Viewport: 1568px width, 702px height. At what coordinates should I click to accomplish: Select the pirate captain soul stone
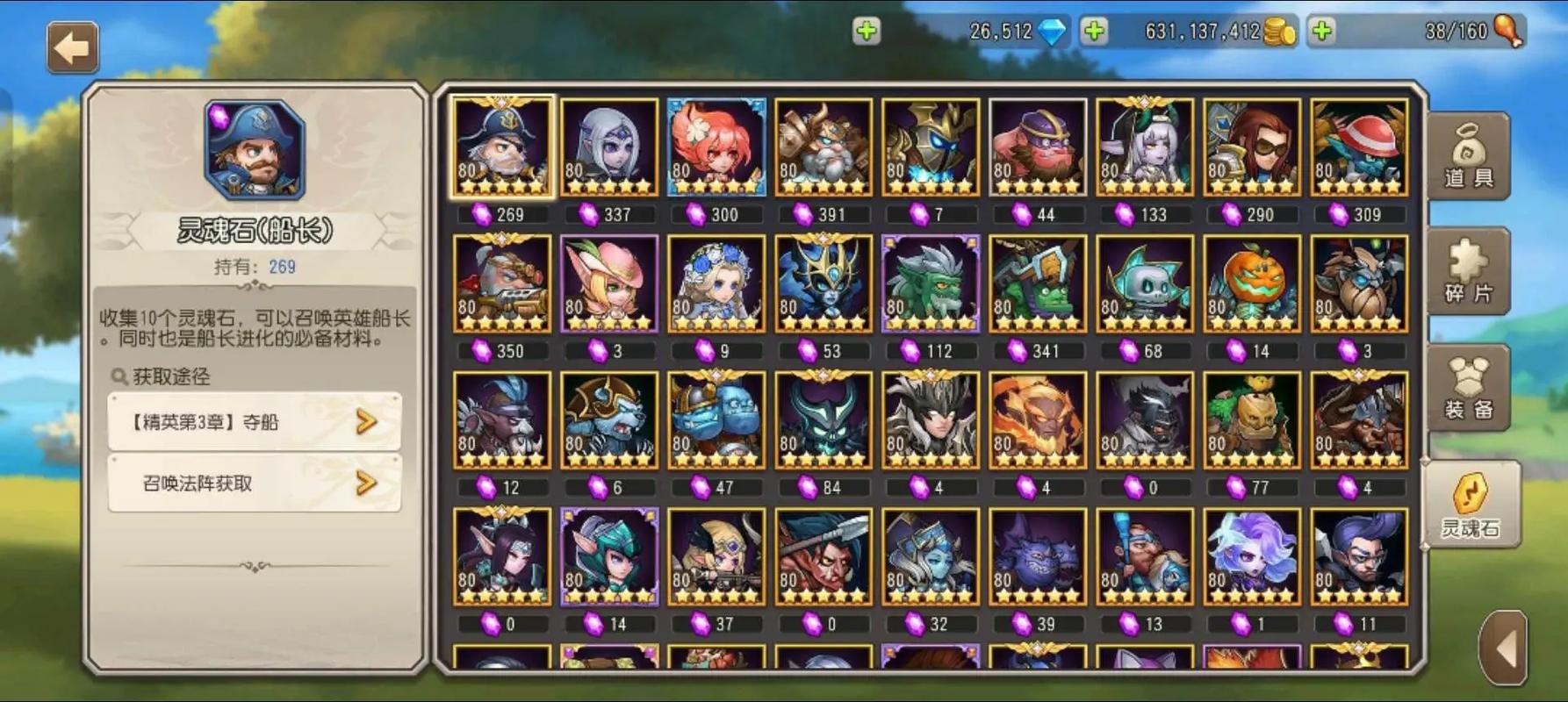[502, 147]
